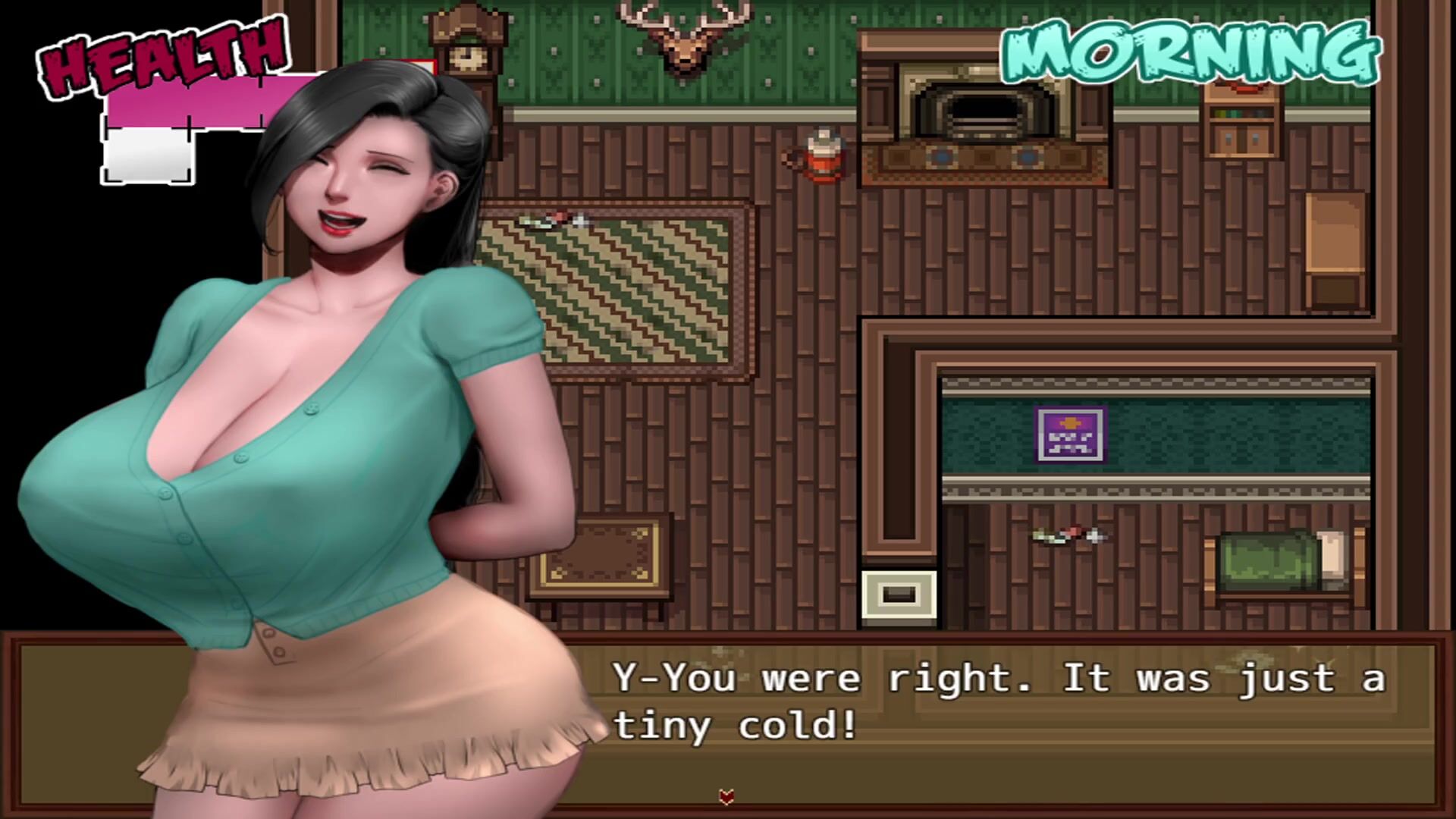Click the red continue arrow in dialogue box

pos(726,796)
